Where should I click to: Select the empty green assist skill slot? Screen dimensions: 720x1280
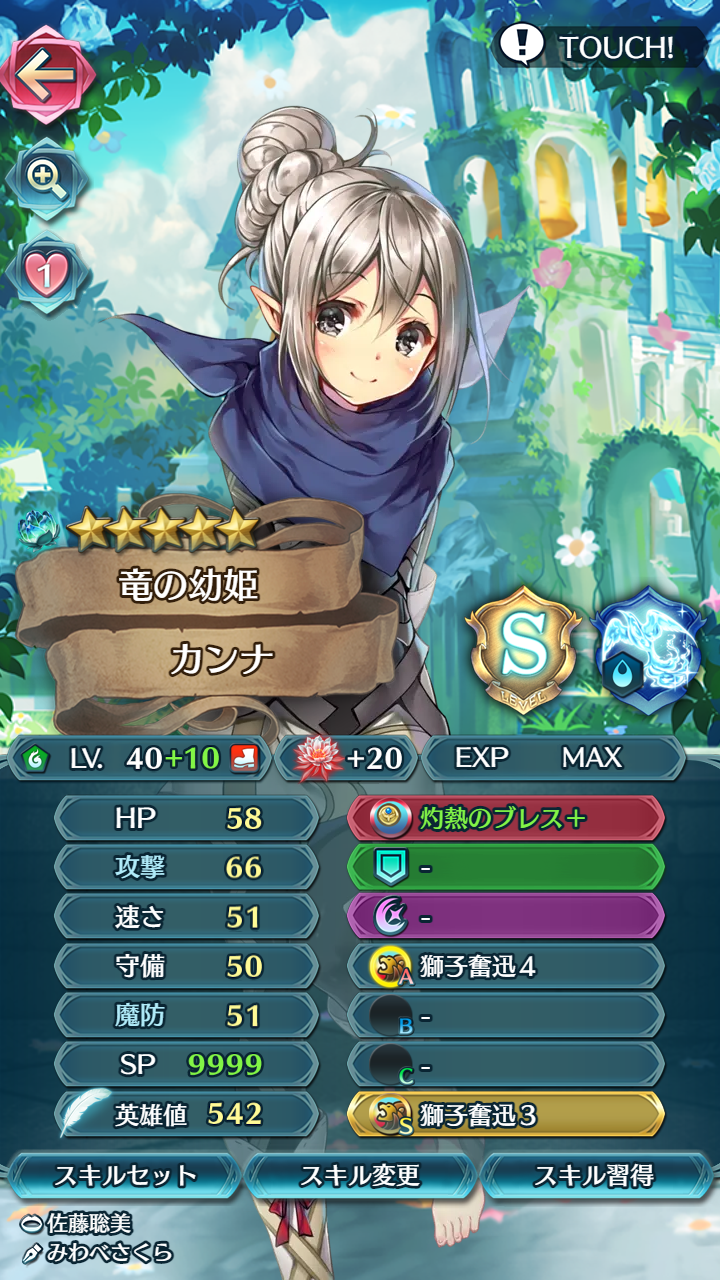(506, 868)
